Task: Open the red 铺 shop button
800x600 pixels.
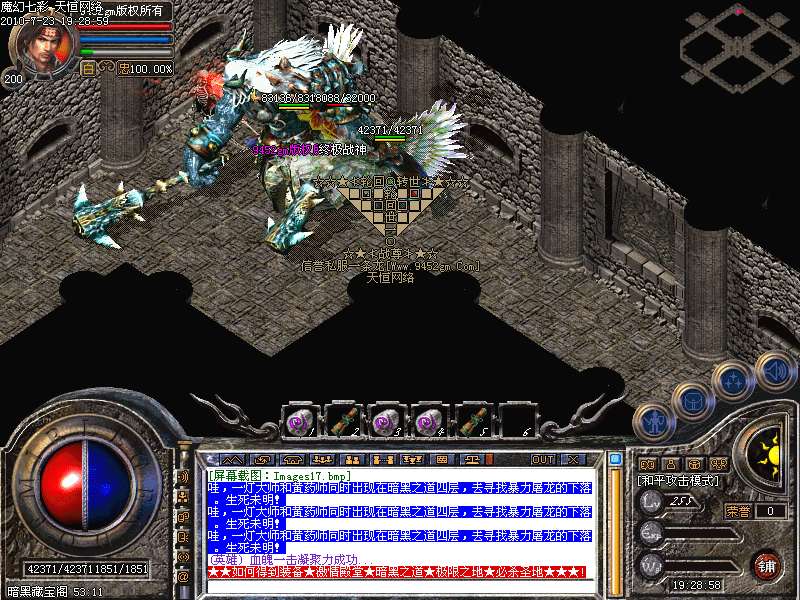Action: click(766, 564)
